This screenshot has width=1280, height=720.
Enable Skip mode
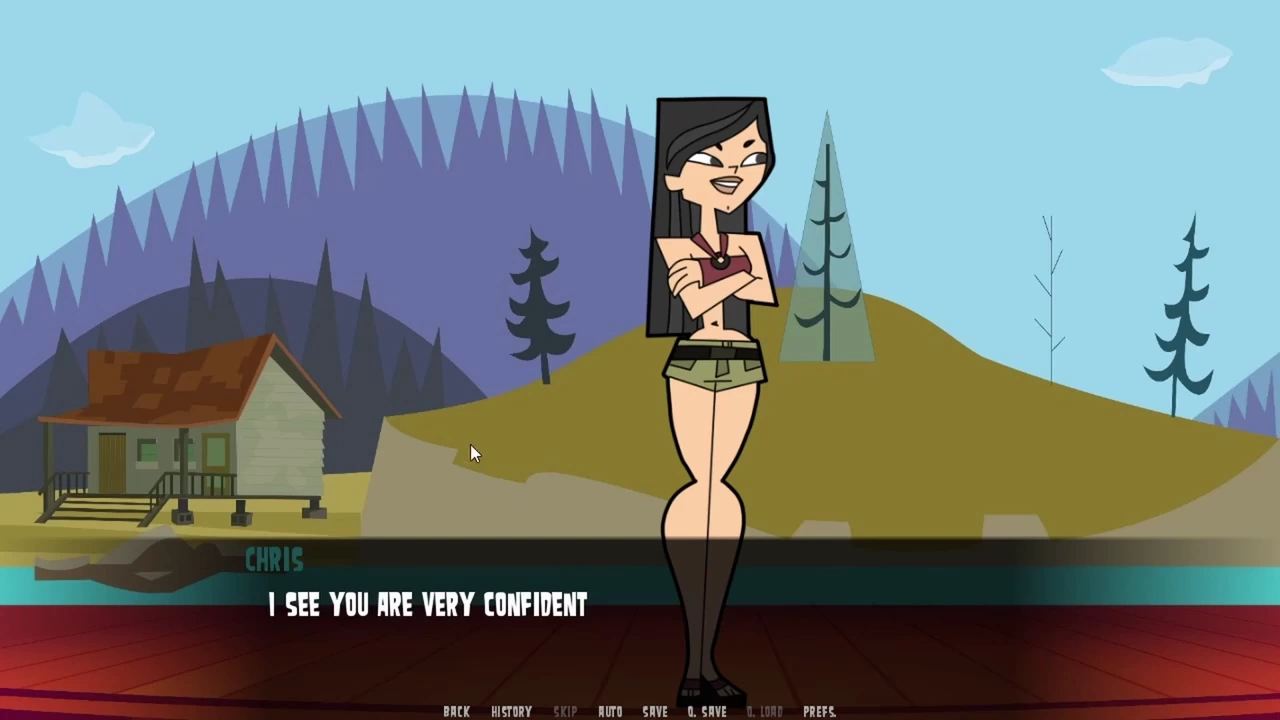click(565, 710)
